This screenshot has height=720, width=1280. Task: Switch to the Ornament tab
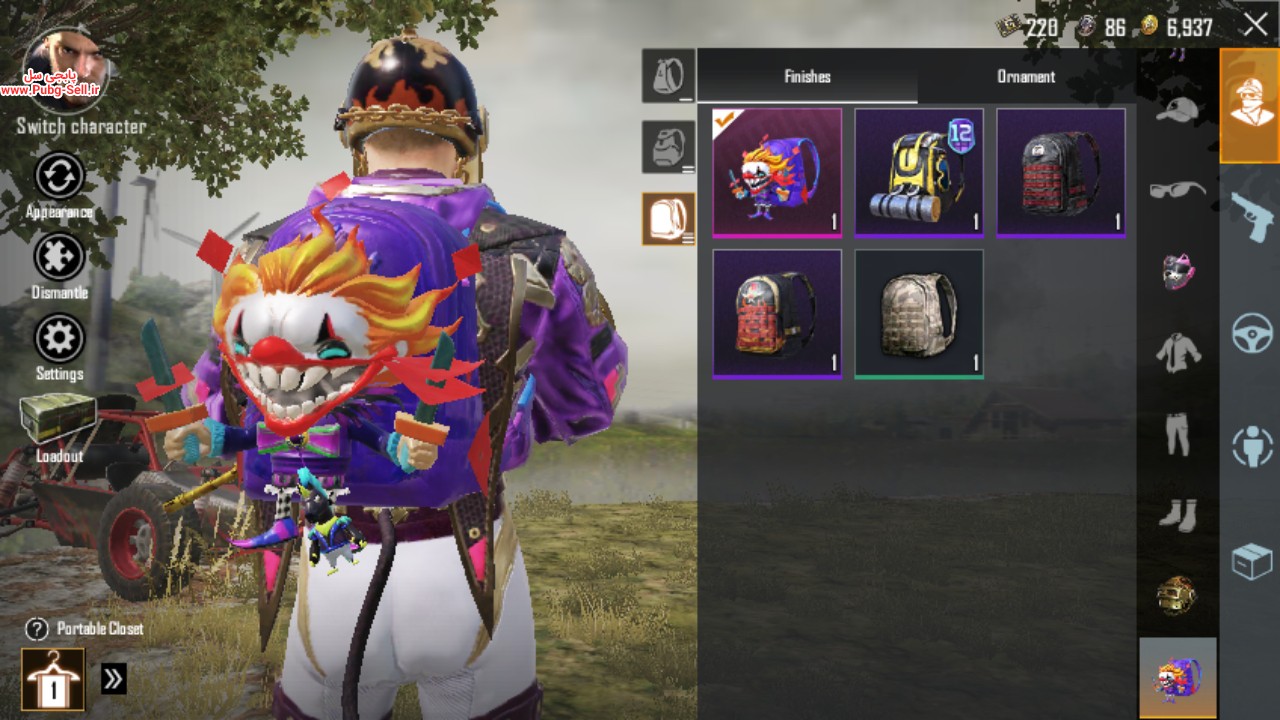1026,77
